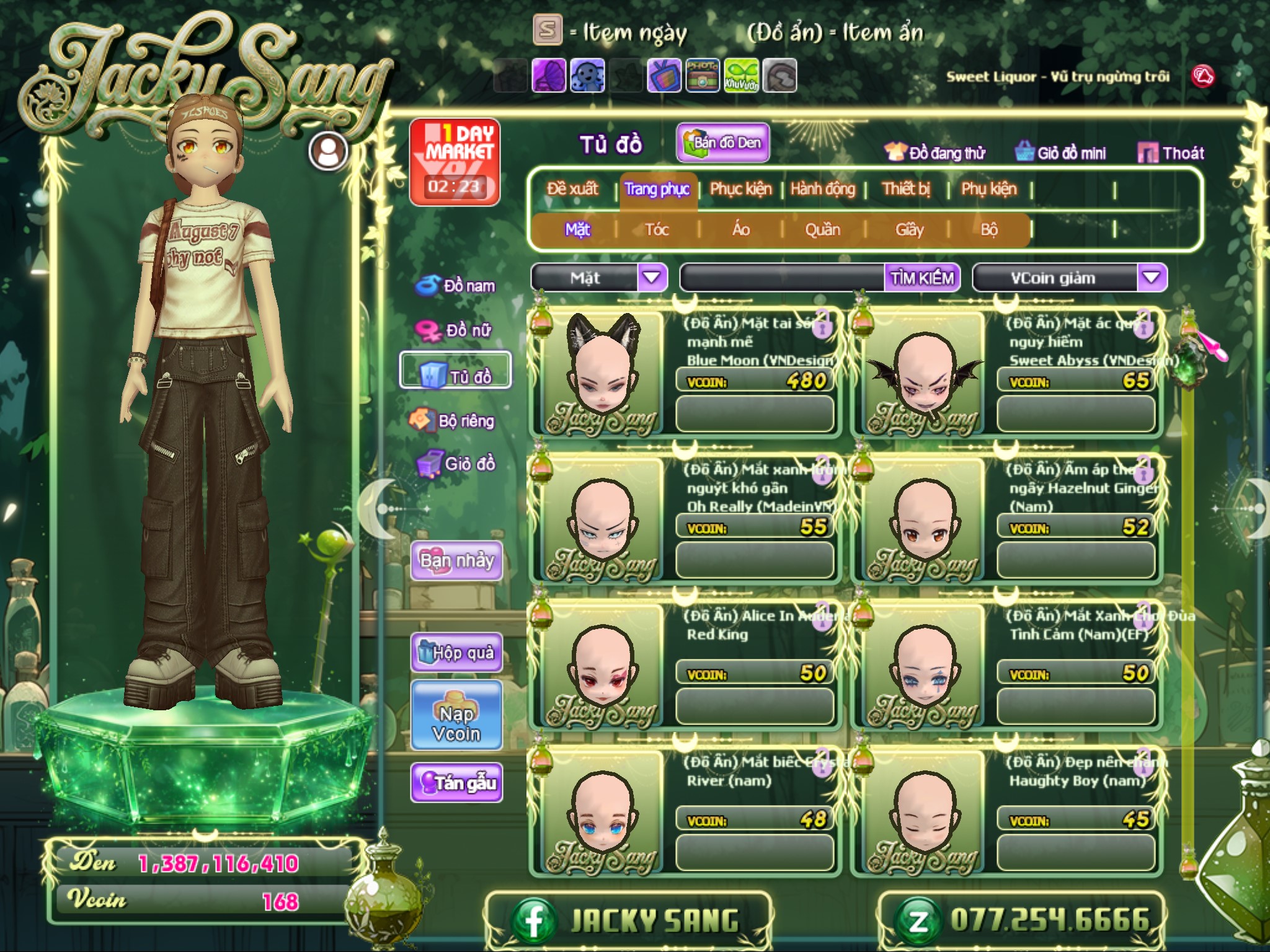
Task: Click the Nạp Vcoin top-up button
Action: point(456,723)
